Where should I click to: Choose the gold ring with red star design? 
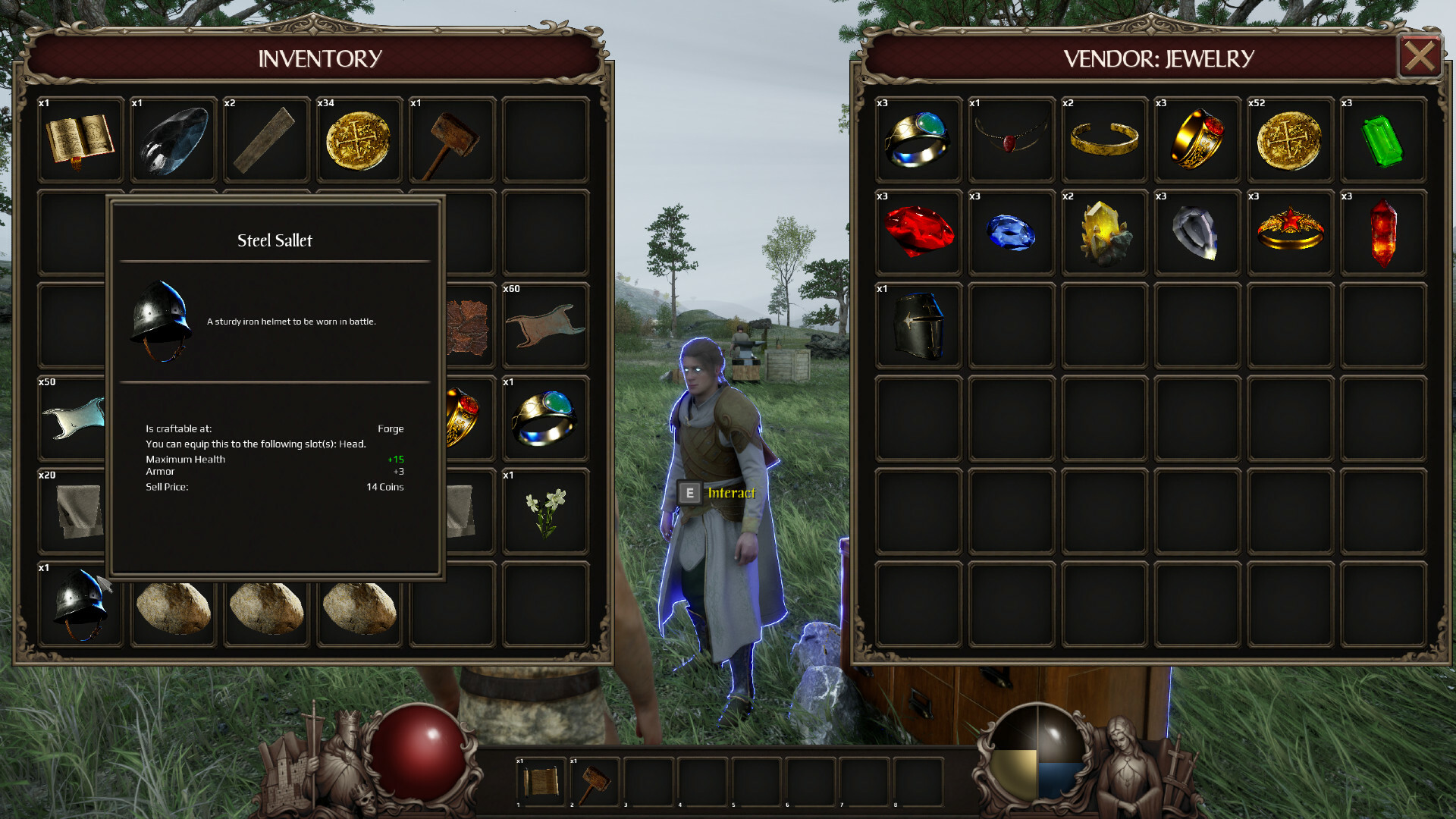(x=1289, y=231)
